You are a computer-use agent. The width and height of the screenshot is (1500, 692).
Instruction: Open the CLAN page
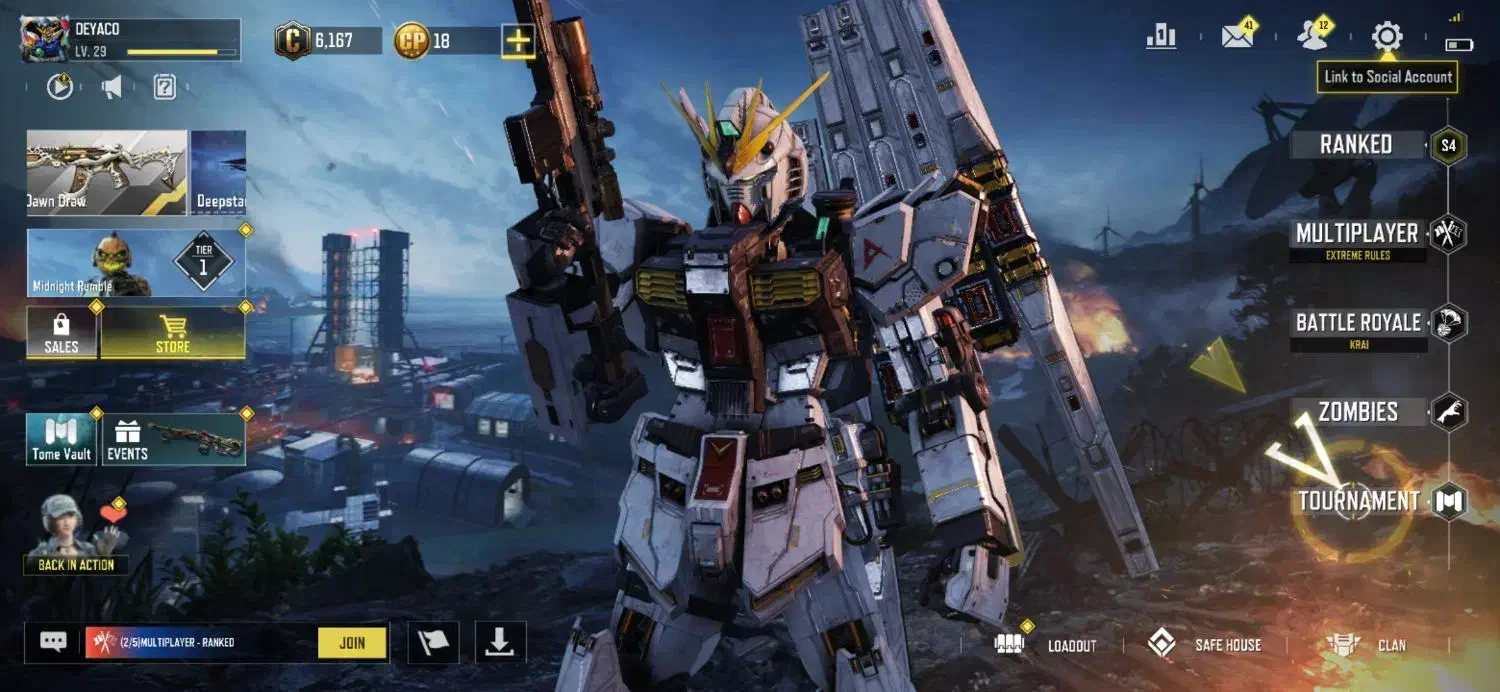(x=1368, y=645)
